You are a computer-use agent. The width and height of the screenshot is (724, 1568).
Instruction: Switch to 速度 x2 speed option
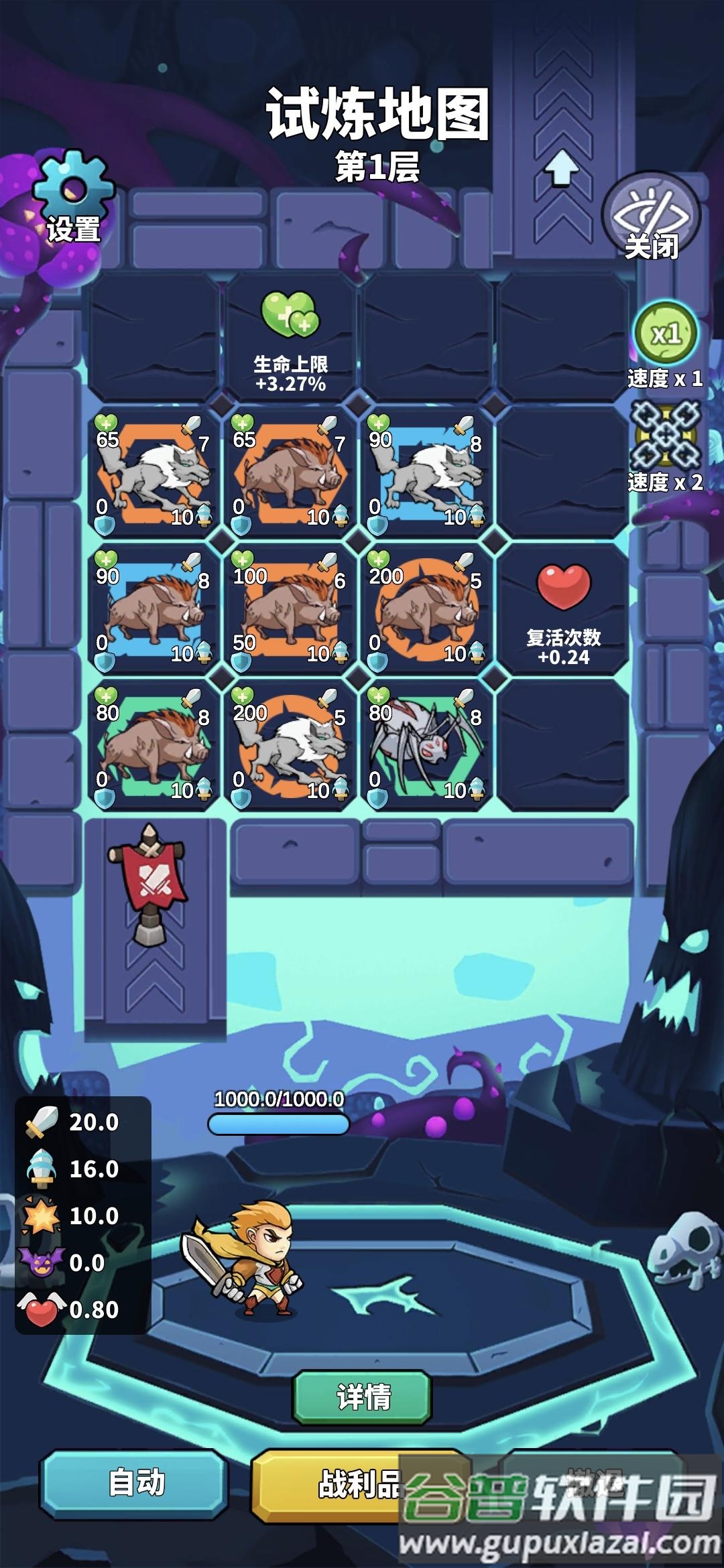click(x=666, y=436)
